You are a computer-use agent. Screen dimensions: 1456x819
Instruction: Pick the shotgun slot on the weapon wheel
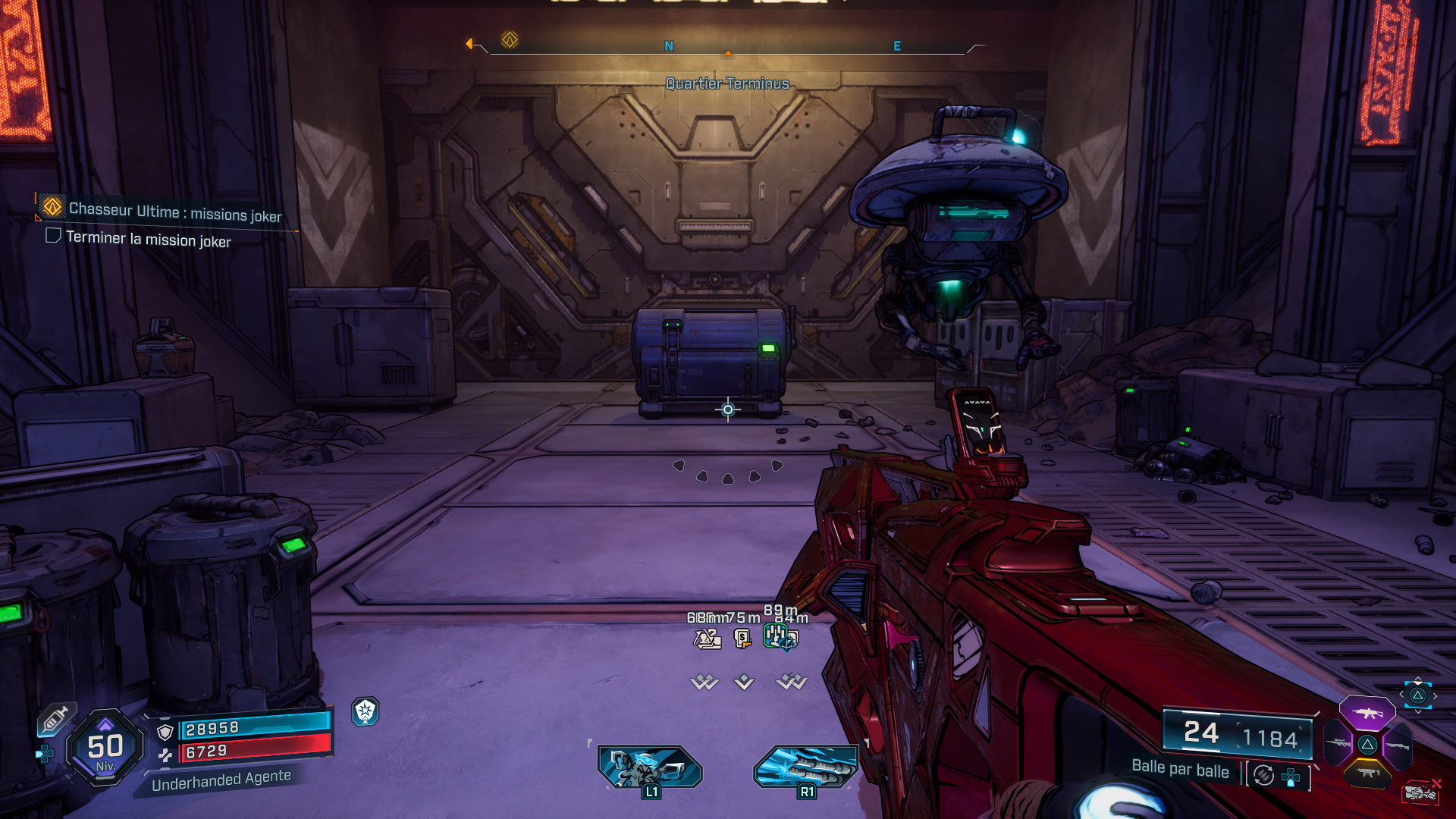point(1398,746)
